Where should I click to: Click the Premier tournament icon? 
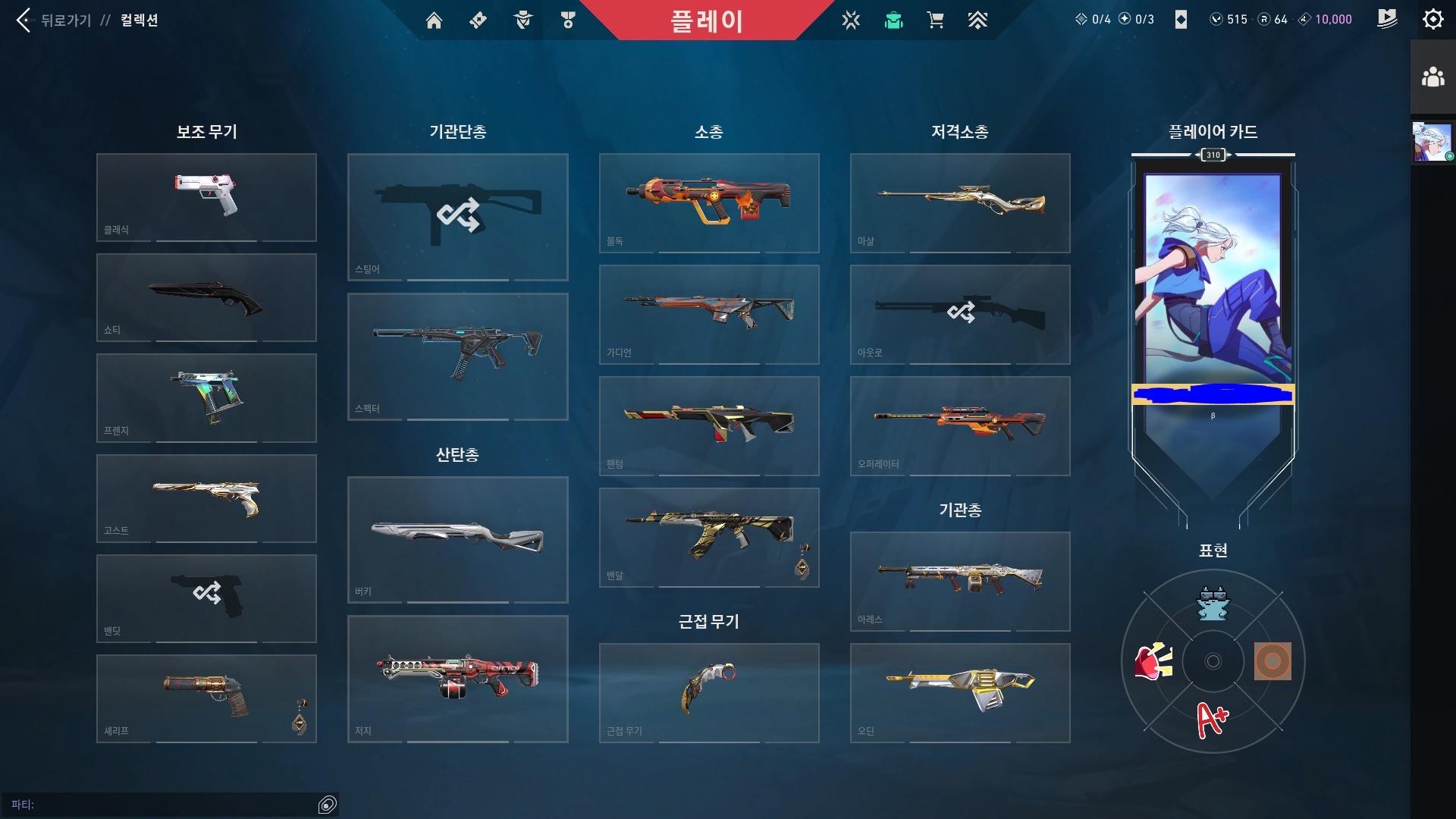977,20
